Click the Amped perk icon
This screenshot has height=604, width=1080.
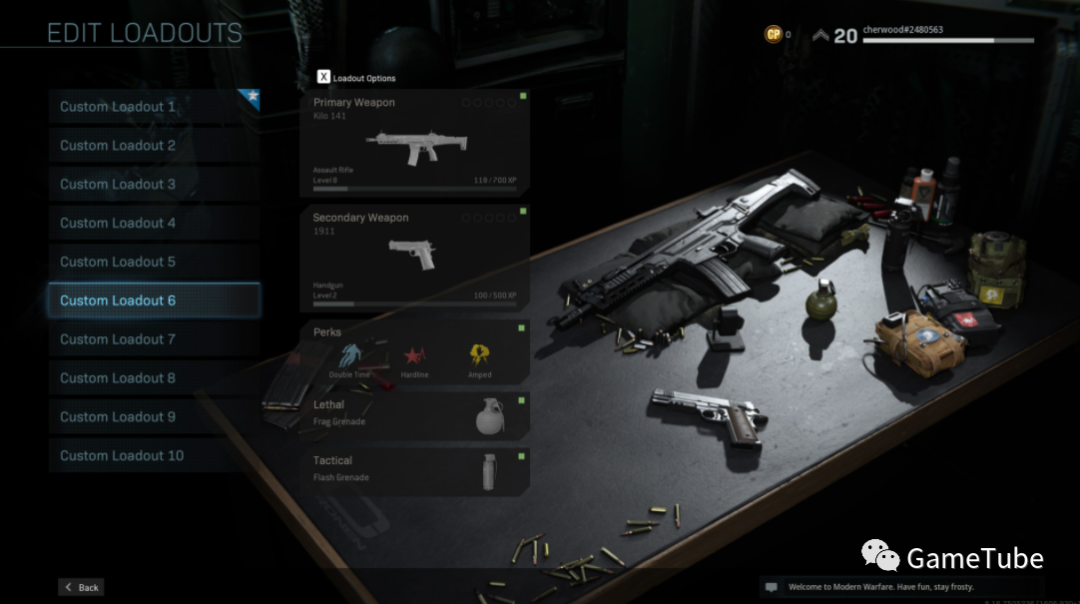[480, 356]
